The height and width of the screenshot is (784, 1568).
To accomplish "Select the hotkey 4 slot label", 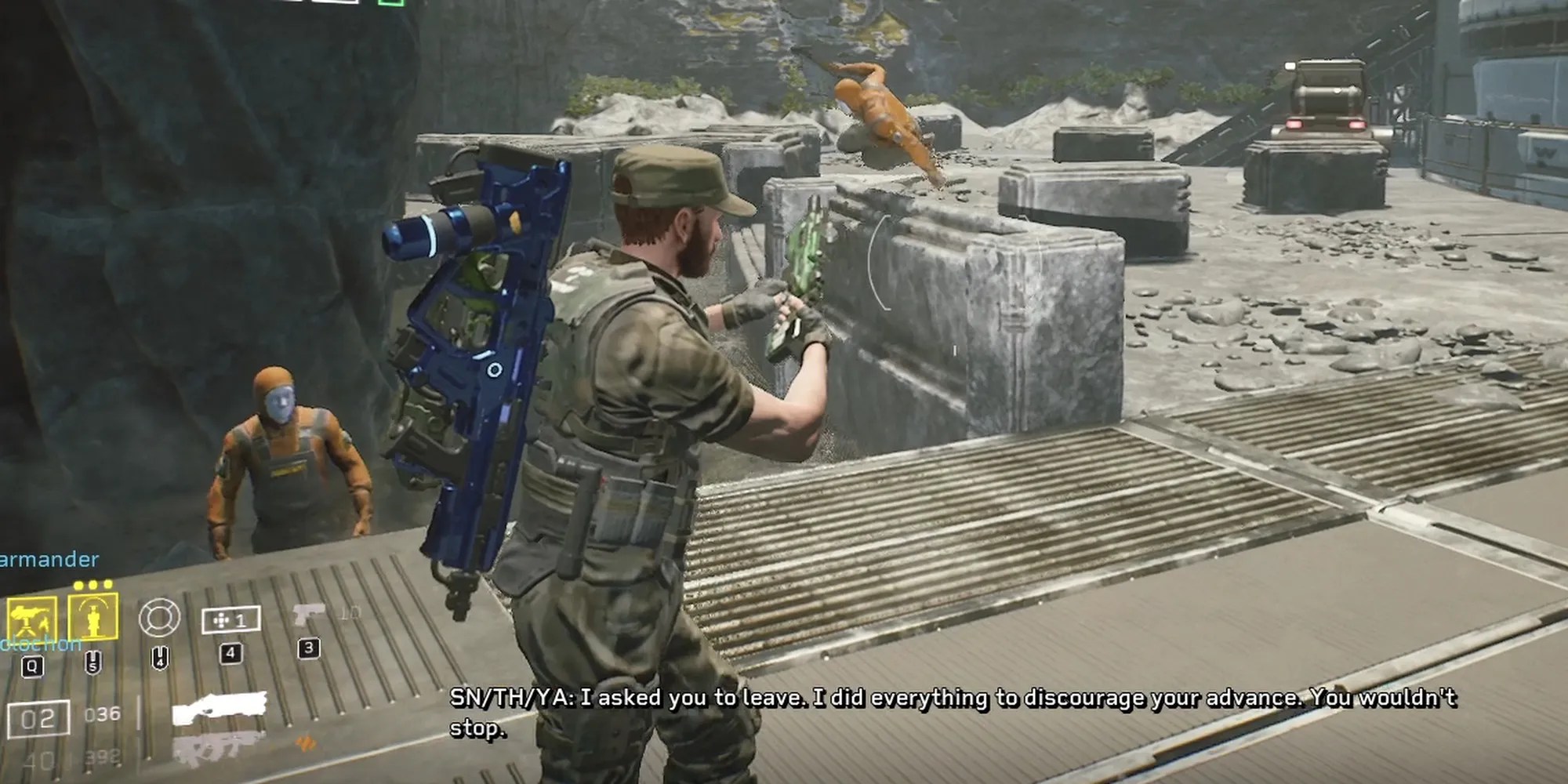I will tap(231, 654).
